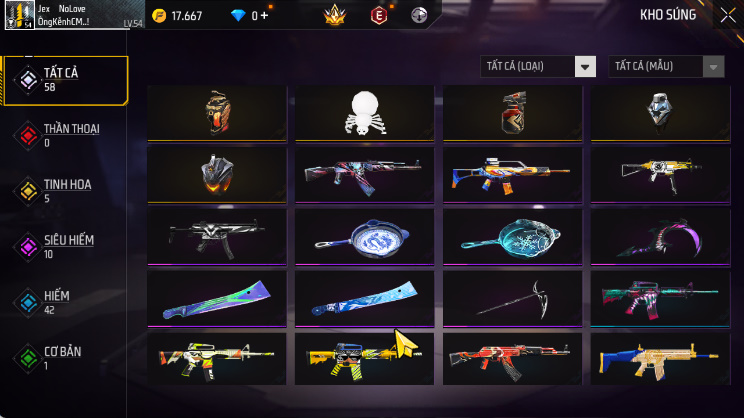744x418 pixels.
Task: Select the TẤT CẢ category tab
Action: pyautogui.click(x=65, y=80)
